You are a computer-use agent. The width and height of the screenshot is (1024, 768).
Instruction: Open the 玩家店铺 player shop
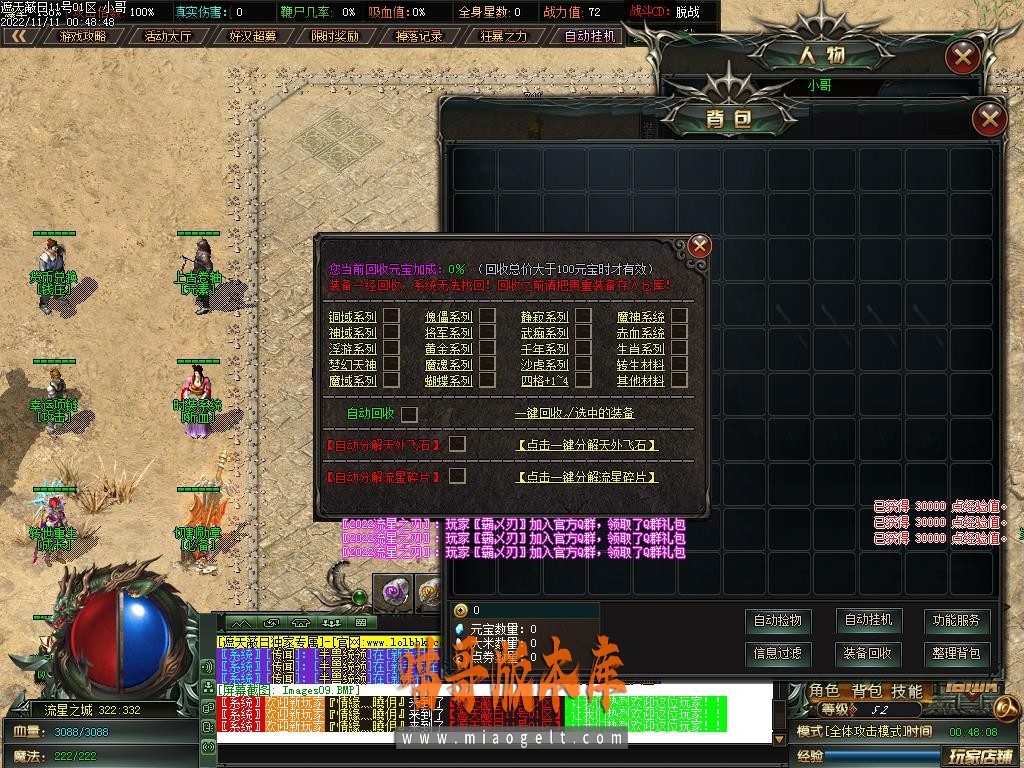click(x=981, y=755)
